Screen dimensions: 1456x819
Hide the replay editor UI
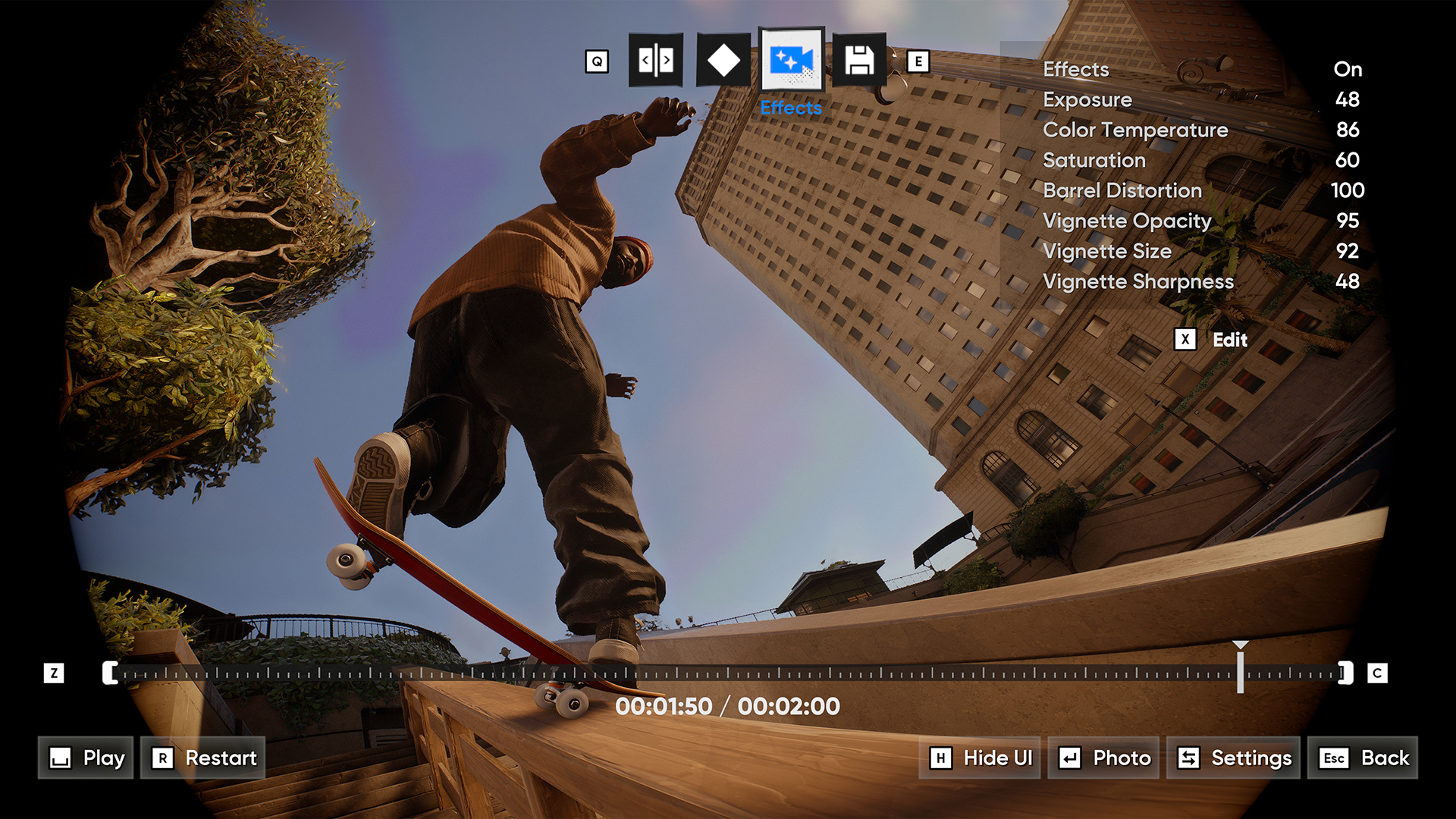coord(980,758)
